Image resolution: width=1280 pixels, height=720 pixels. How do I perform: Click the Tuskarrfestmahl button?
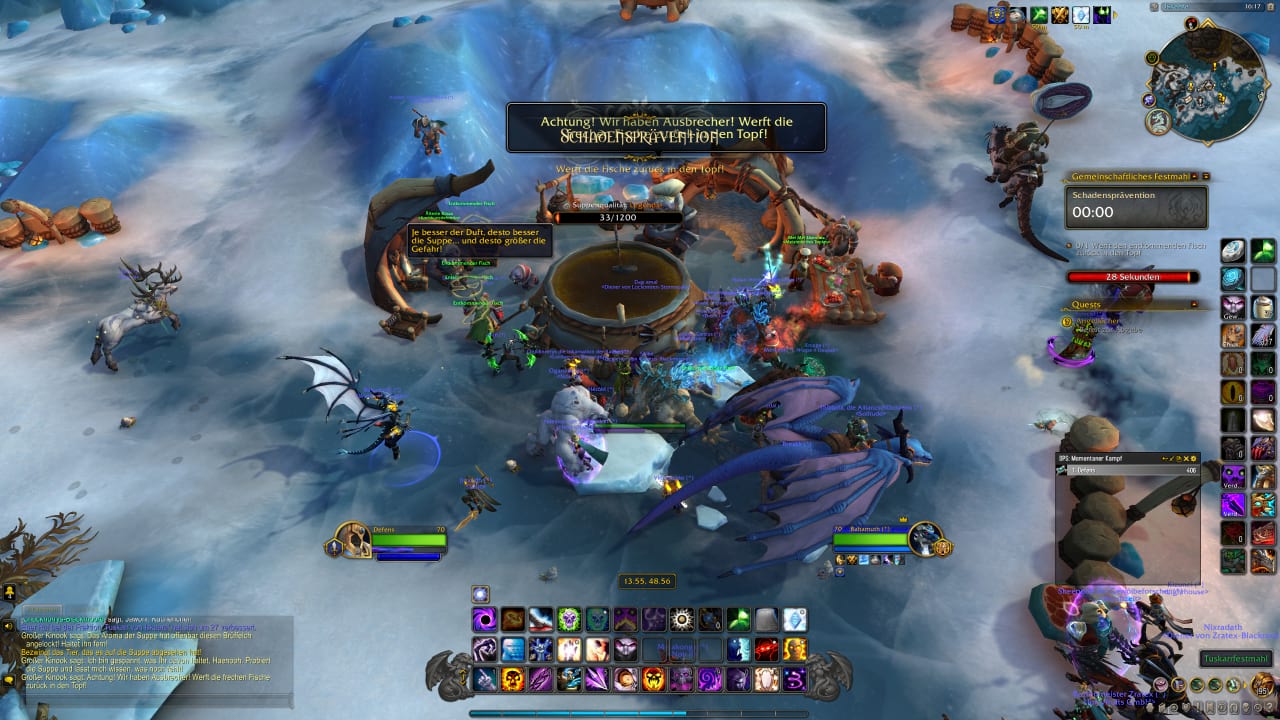click(1235, 659)
